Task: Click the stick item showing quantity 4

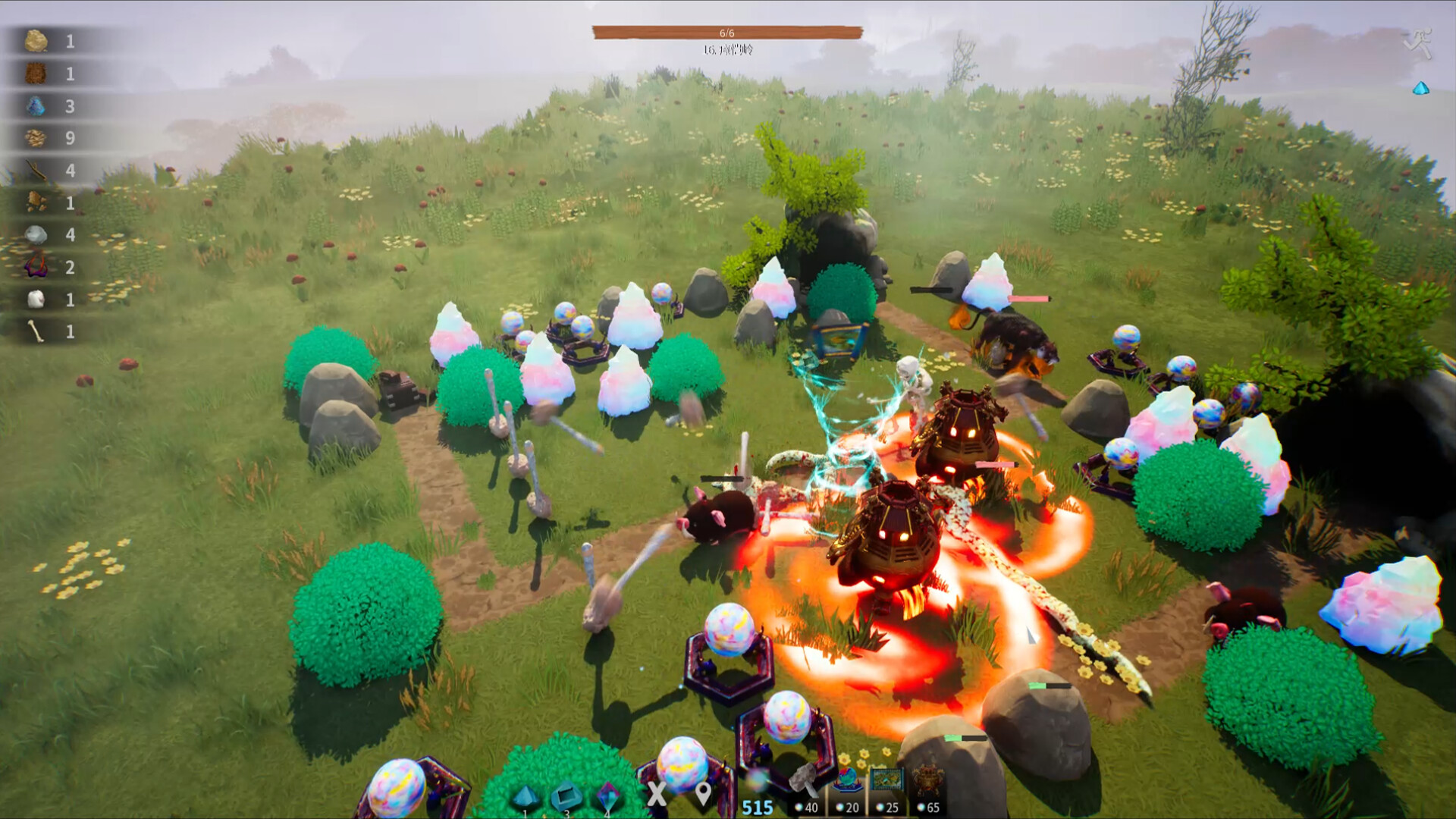Action: click(x=36, y=168)
